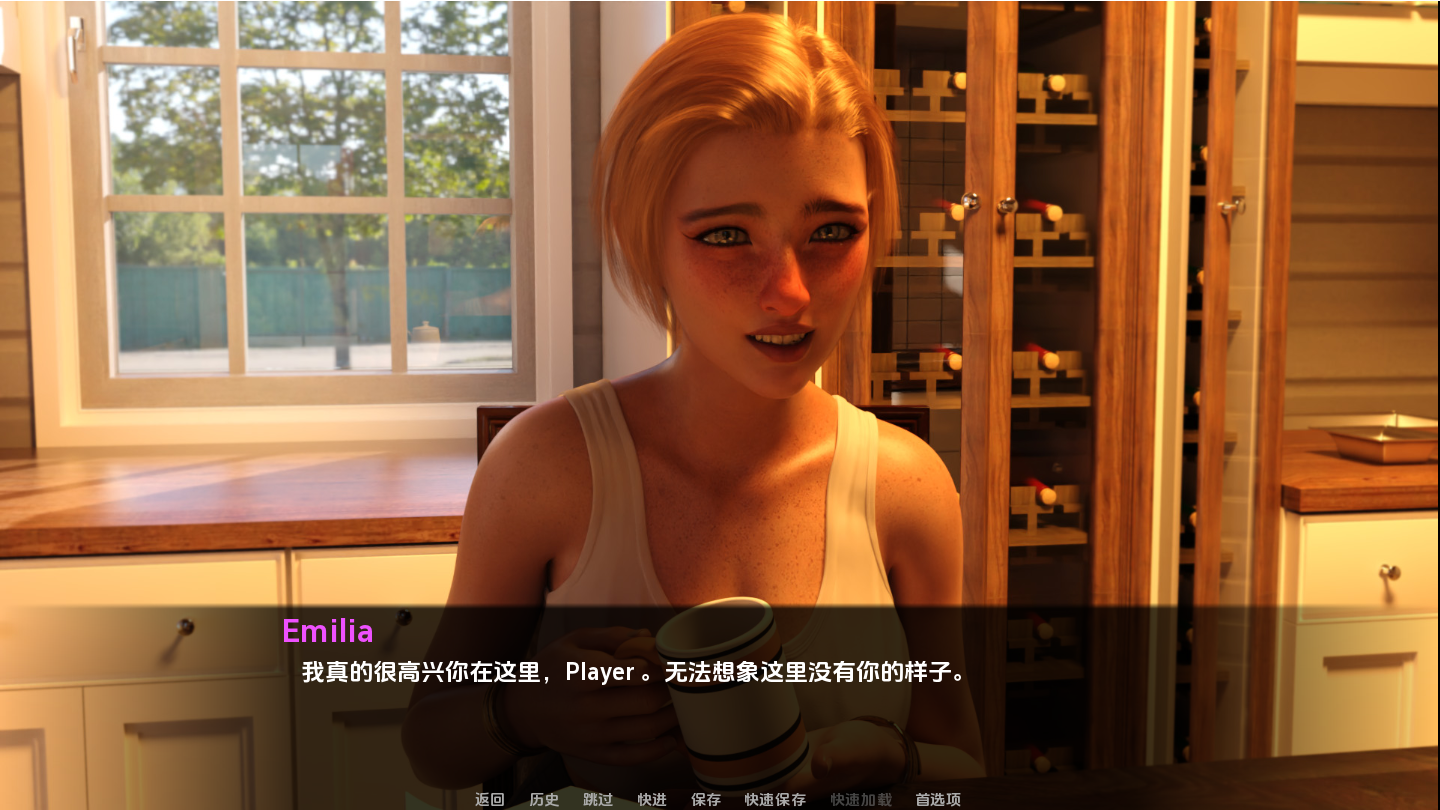
Task: 开启"跳过"模式快速略过剧情
Action: (x=596, y=799)
